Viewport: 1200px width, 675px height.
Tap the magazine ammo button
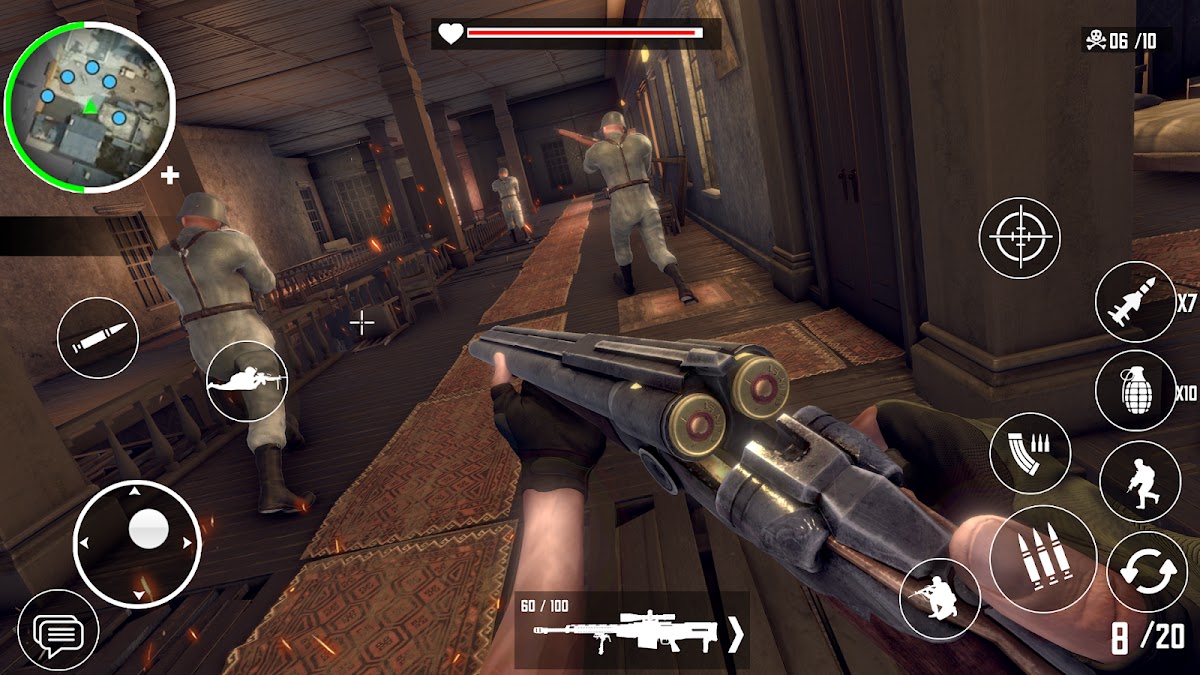coord(1030,453)
